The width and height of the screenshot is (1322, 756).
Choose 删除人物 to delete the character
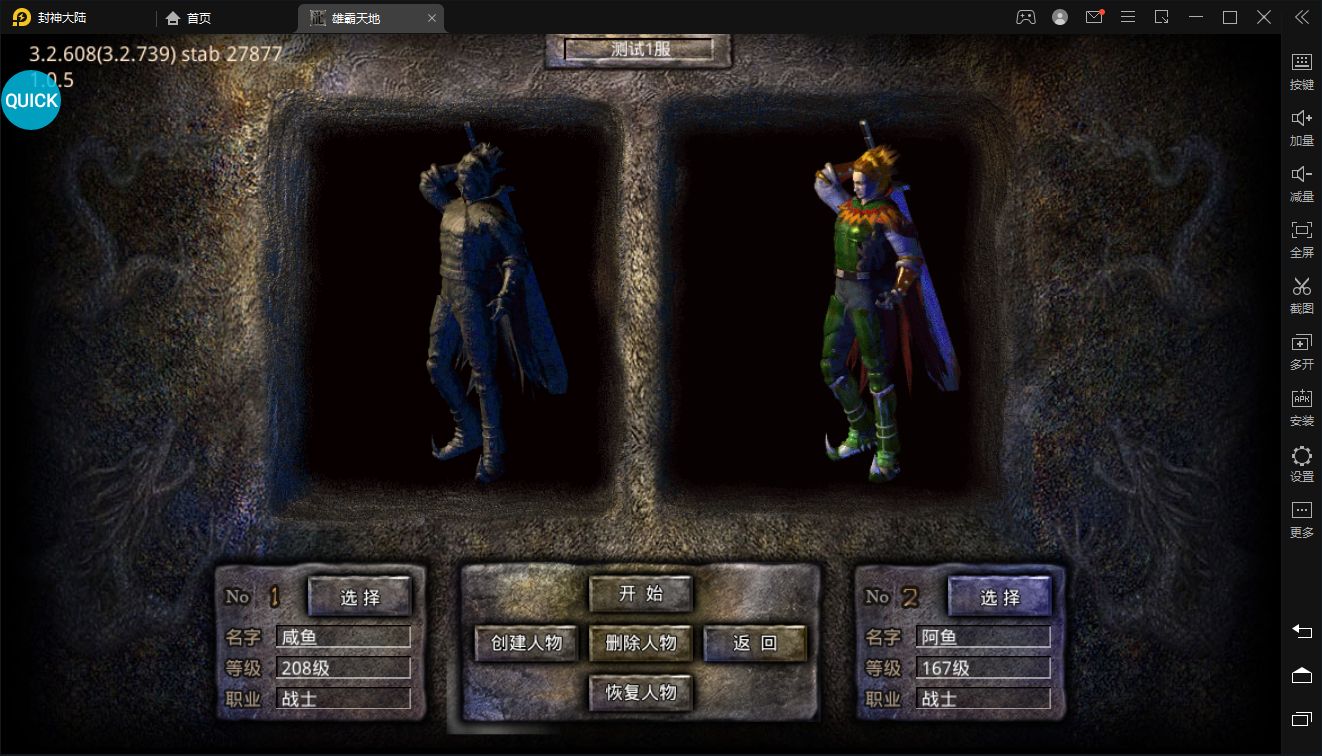pos(640,643)
